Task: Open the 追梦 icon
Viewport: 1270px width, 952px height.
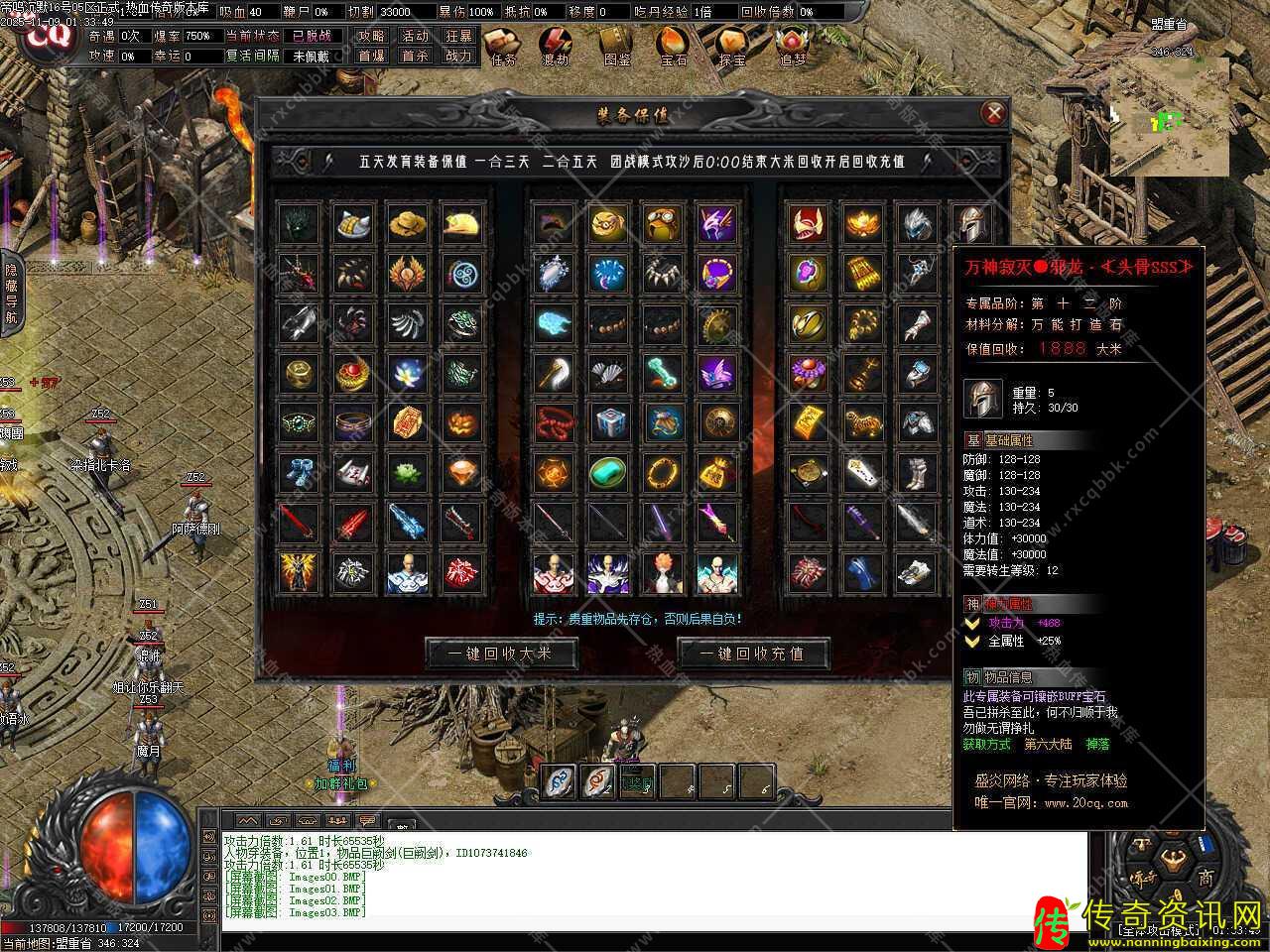Action: 792,46
